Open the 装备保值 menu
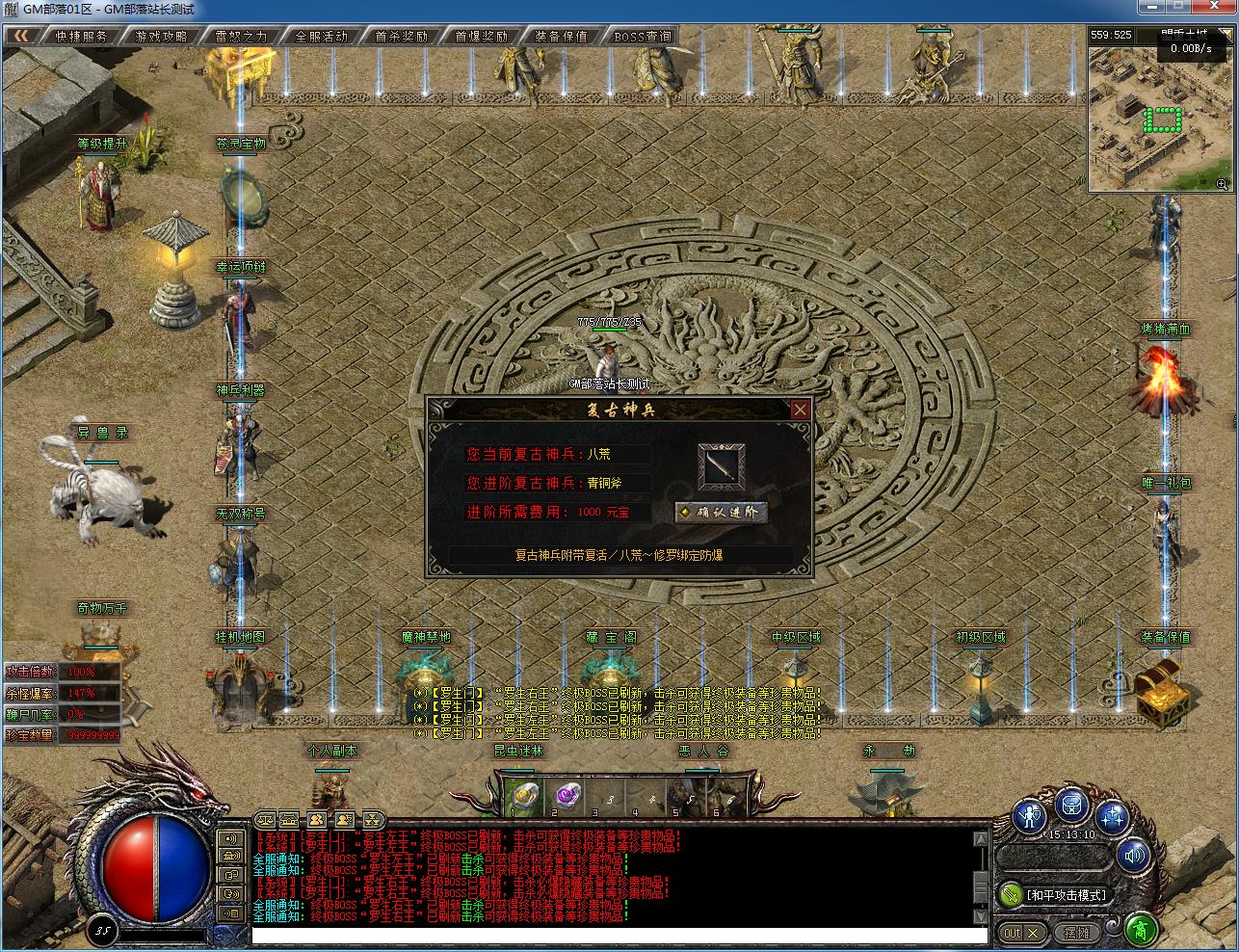The height and width of the screenshot is (952, 1239). (x=561, y=37)
